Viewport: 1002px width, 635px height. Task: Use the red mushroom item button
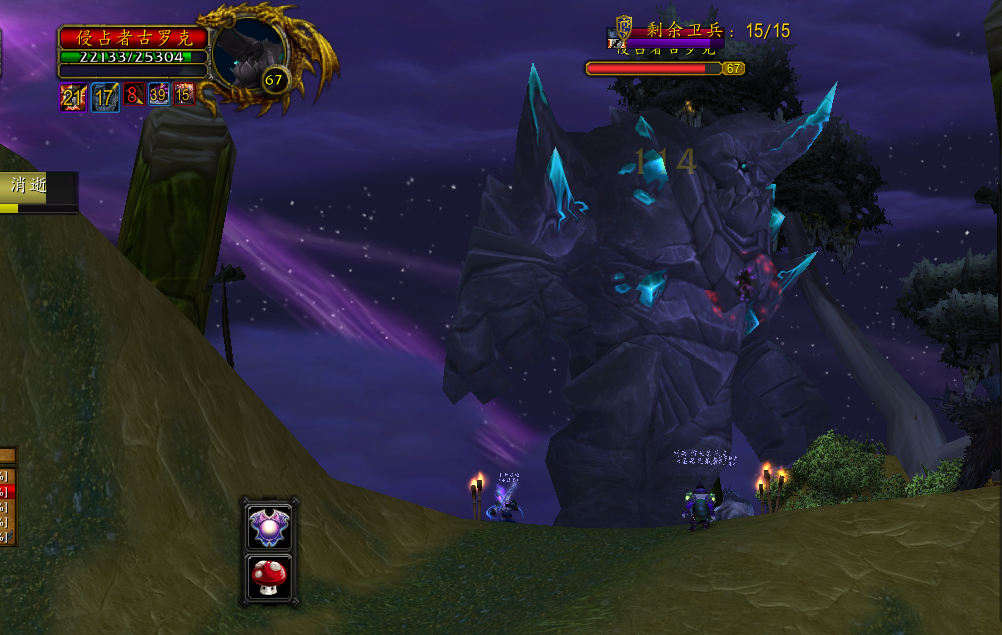[269, 577]
